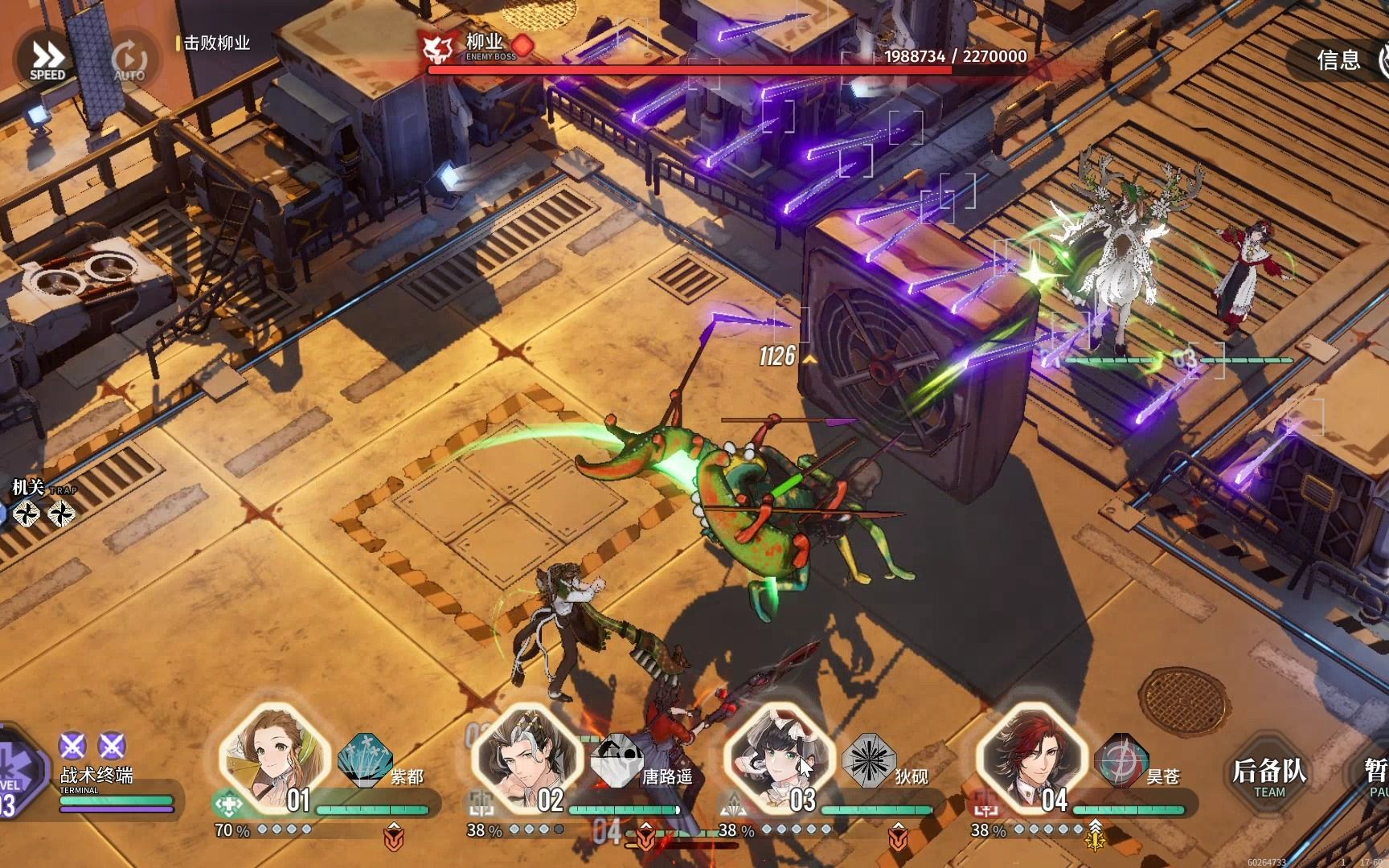
Task: Activate 昊苍's red target skill icon
Action: pos(1121,760)
